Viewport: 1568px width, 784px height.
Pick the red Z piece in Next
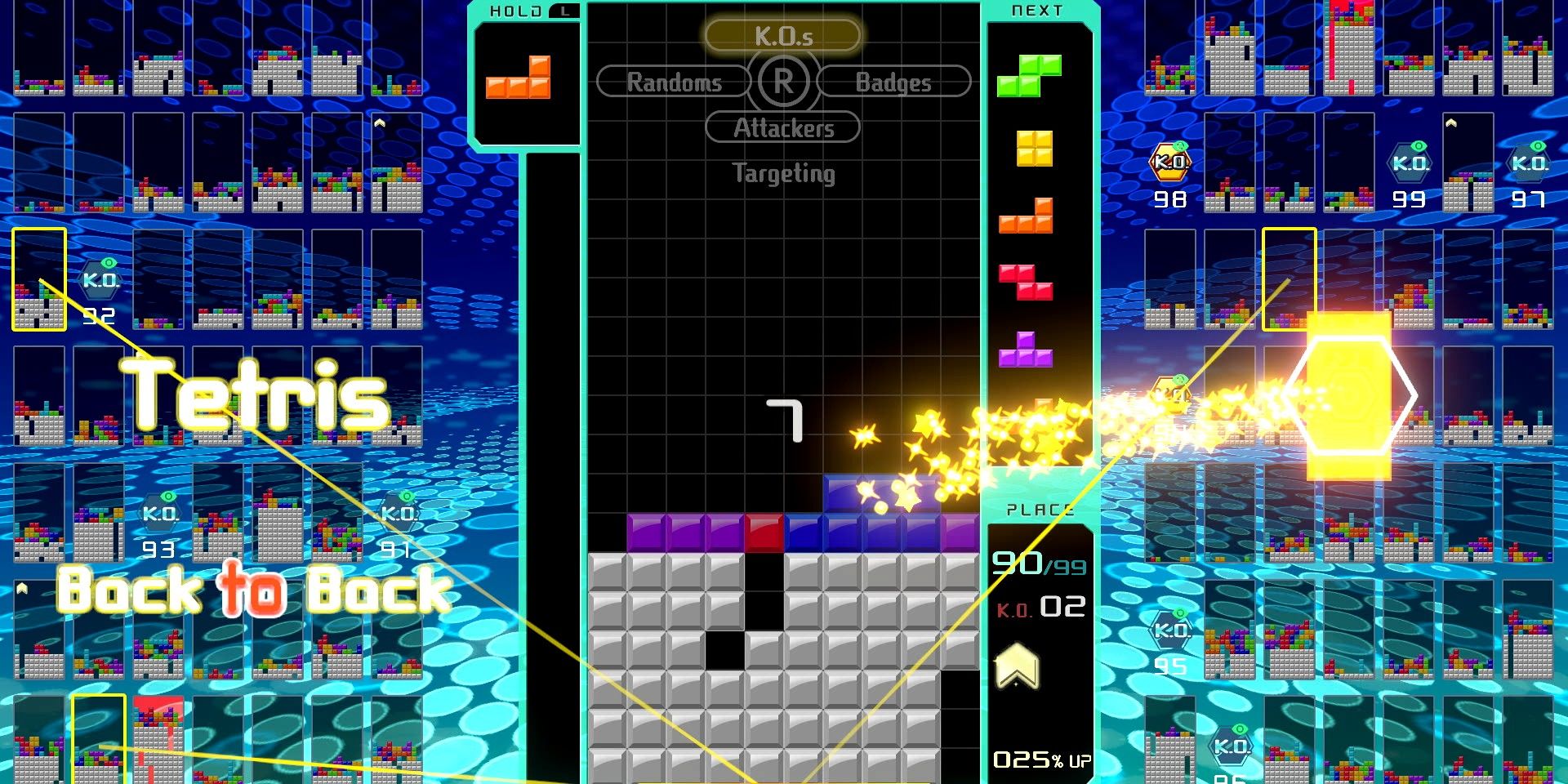pos(1026,282)
